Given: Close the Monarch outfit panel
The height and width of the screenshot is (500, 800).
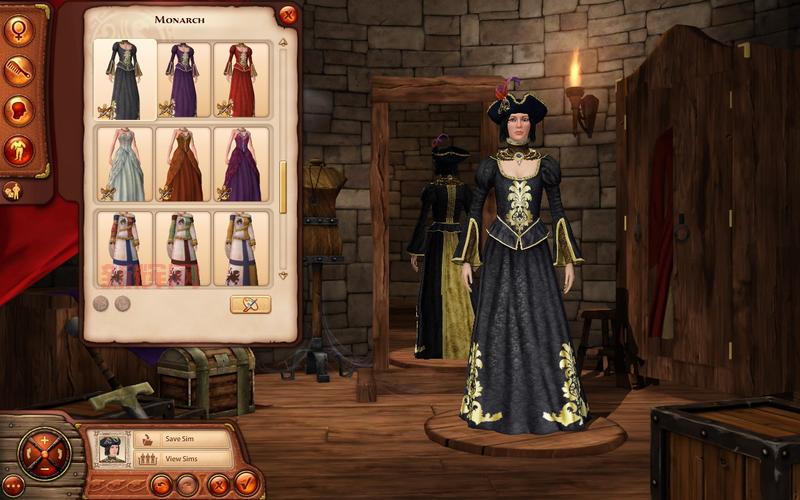Looking at the screenshot, I should 288,15.
